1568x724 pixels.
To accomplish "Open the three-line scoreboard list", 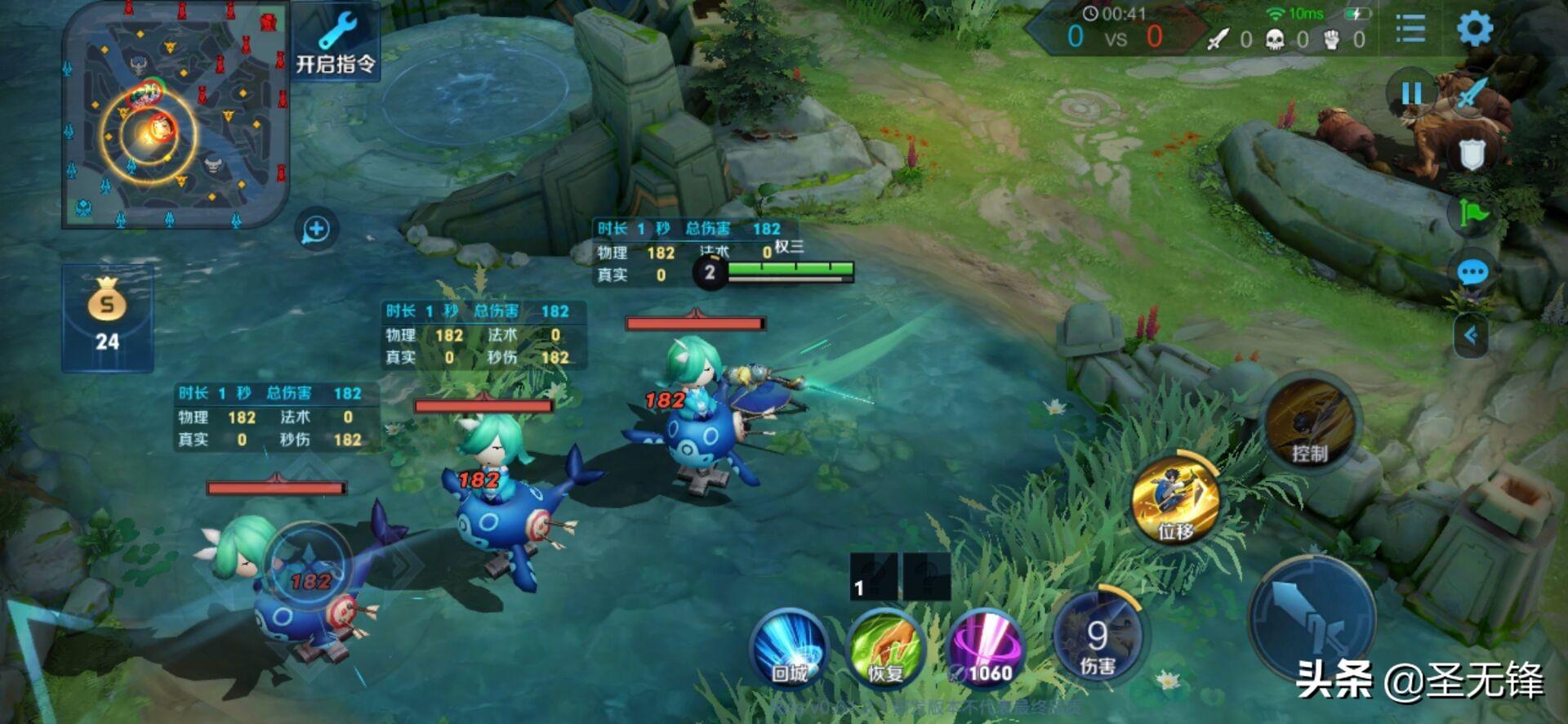I will click(1410, 29).
